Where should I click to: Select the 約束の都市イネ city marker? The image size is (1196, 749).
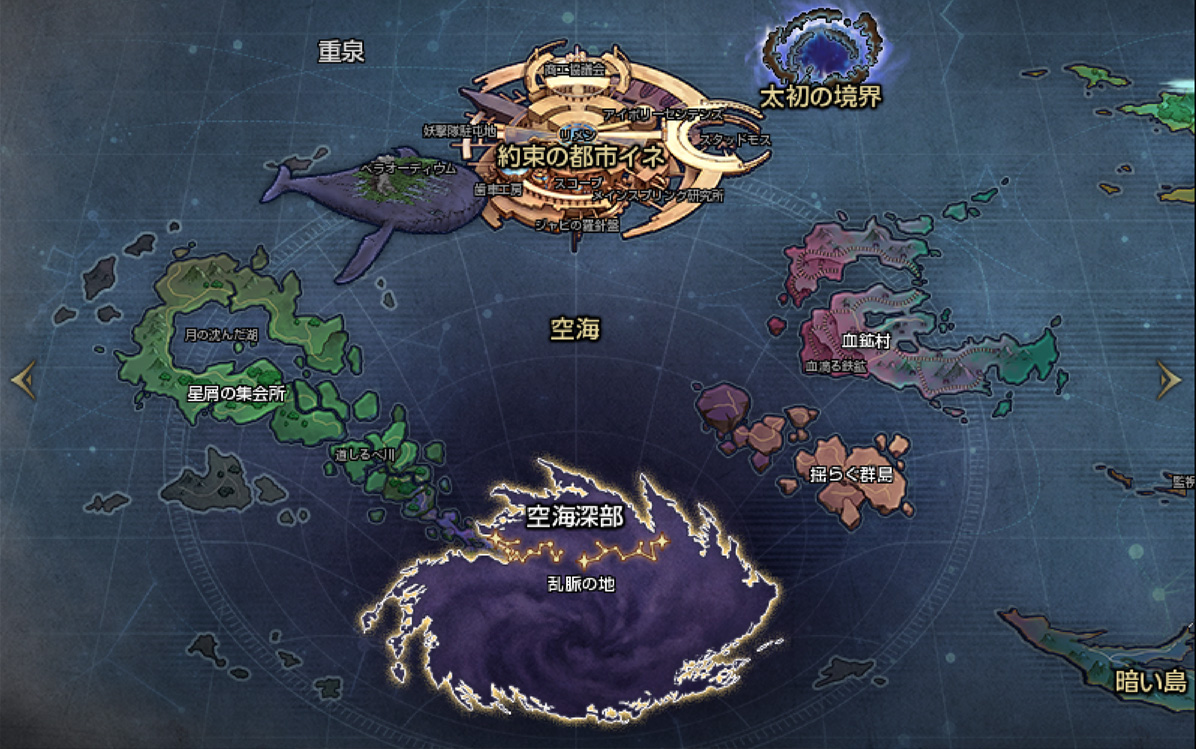tap(581, 157)
